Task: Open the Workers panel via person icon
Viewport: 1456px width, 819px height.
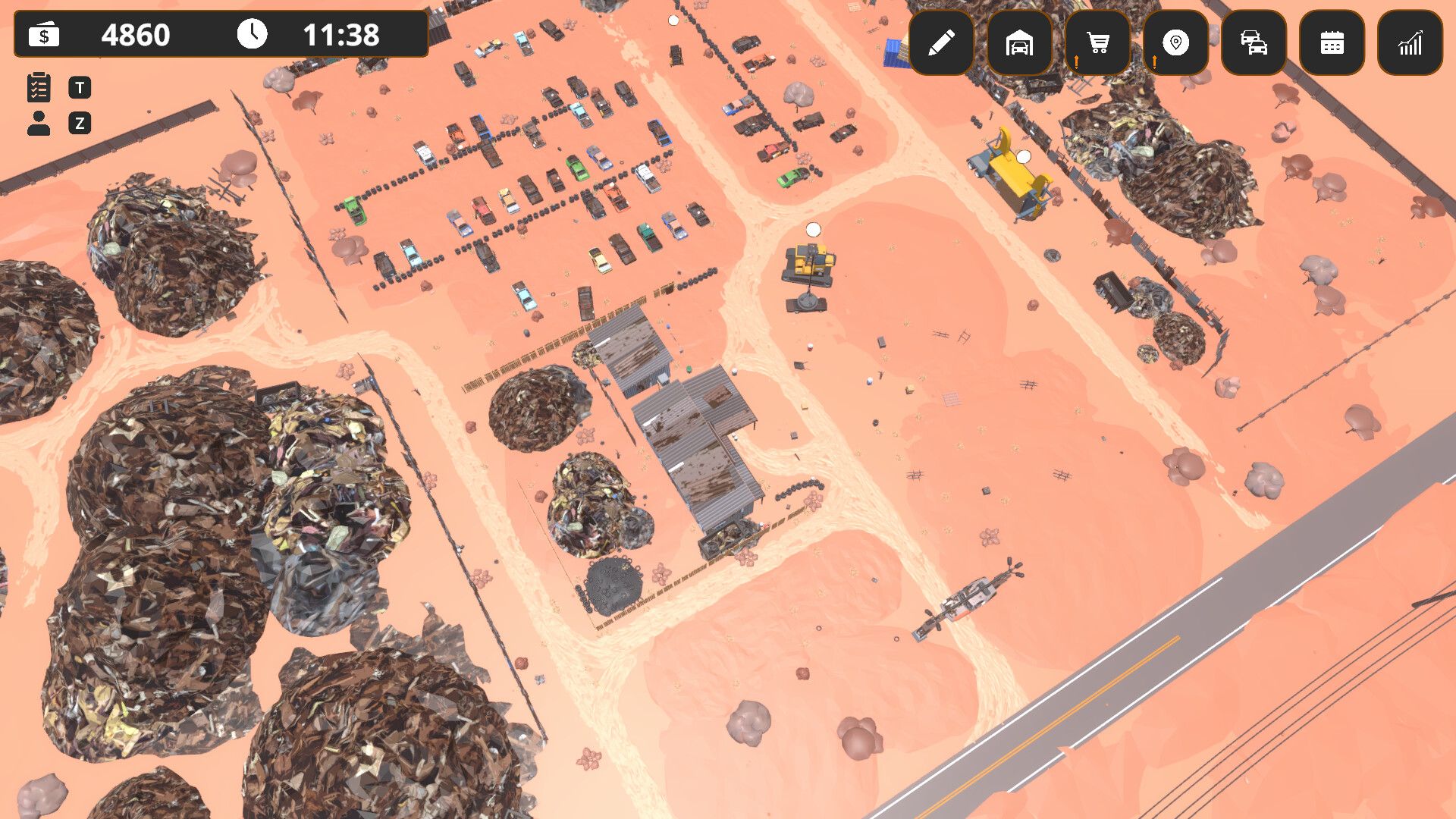Action: click(x=39, y=122)
